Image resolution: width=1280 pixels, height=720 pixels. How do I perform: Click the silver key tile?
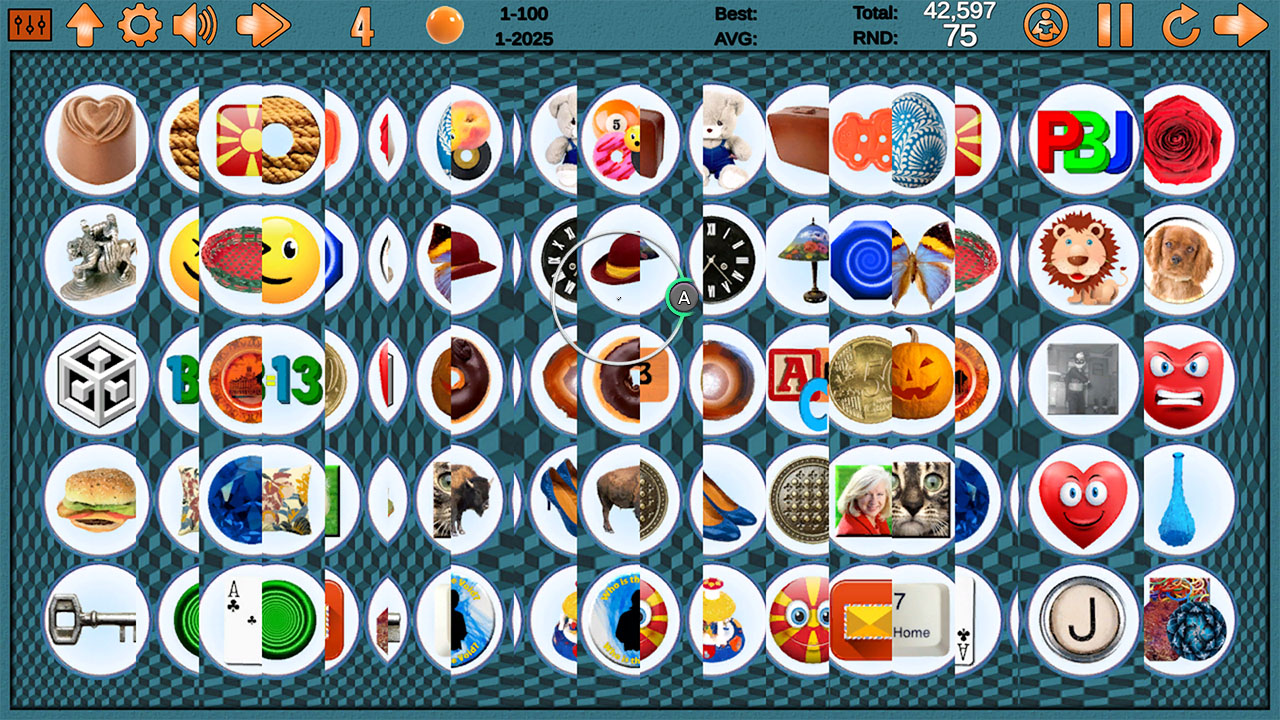click(96, 620)
